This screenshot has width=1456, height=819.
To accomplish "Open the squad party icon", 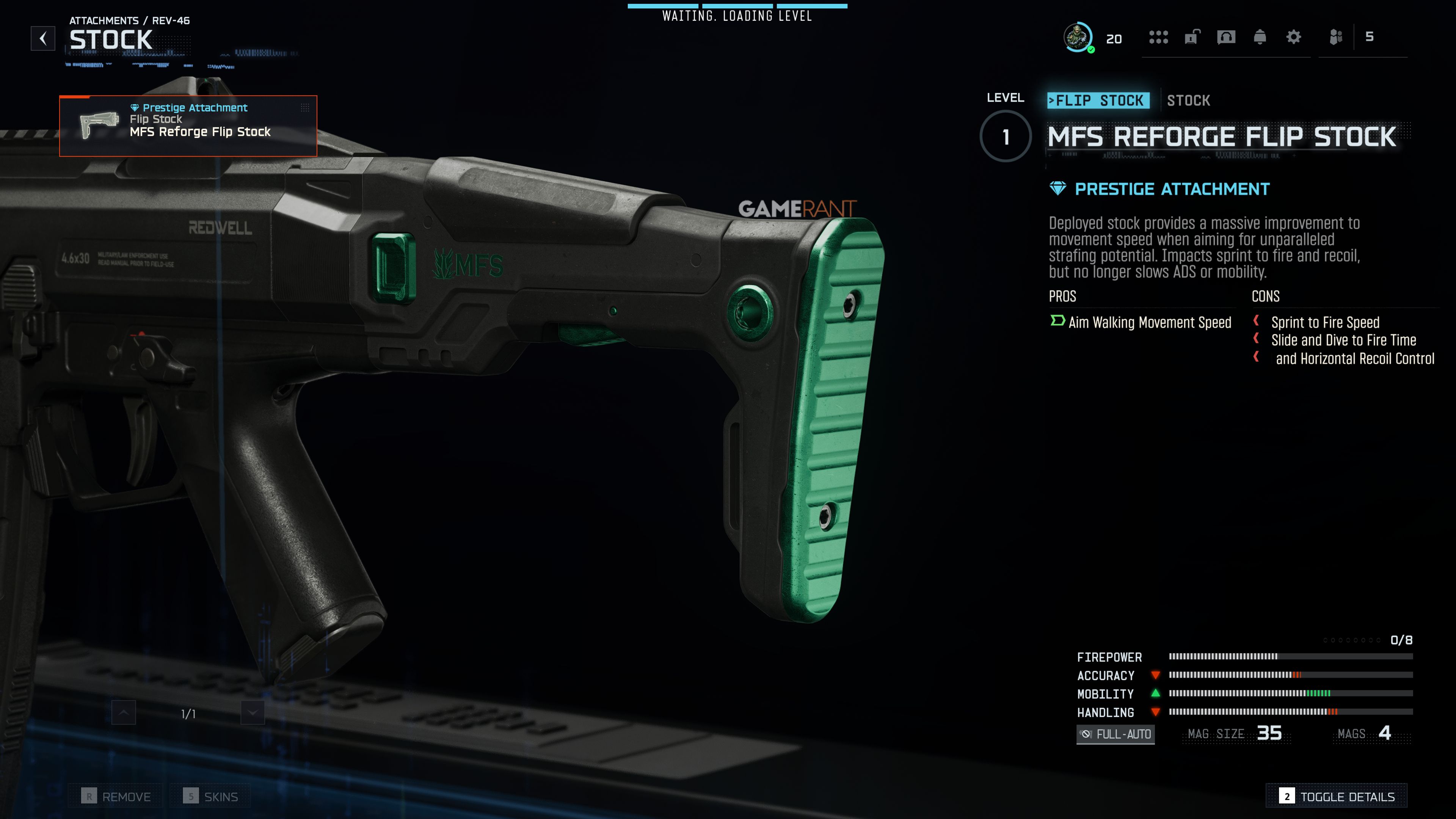I will coord(1336,37).
